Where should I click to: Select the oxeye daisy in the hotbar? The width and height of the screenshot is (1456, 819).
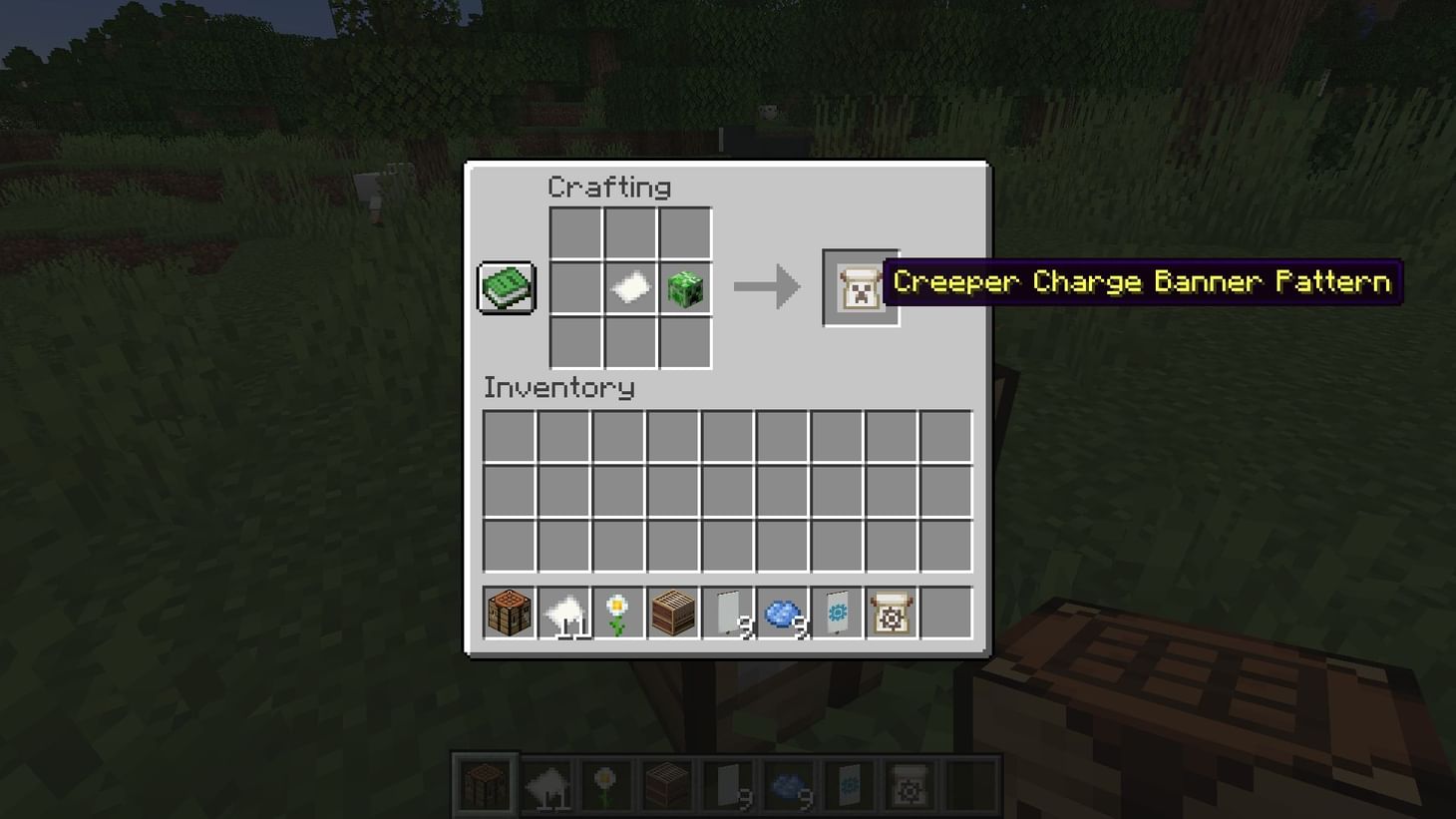tap(615, 612)
